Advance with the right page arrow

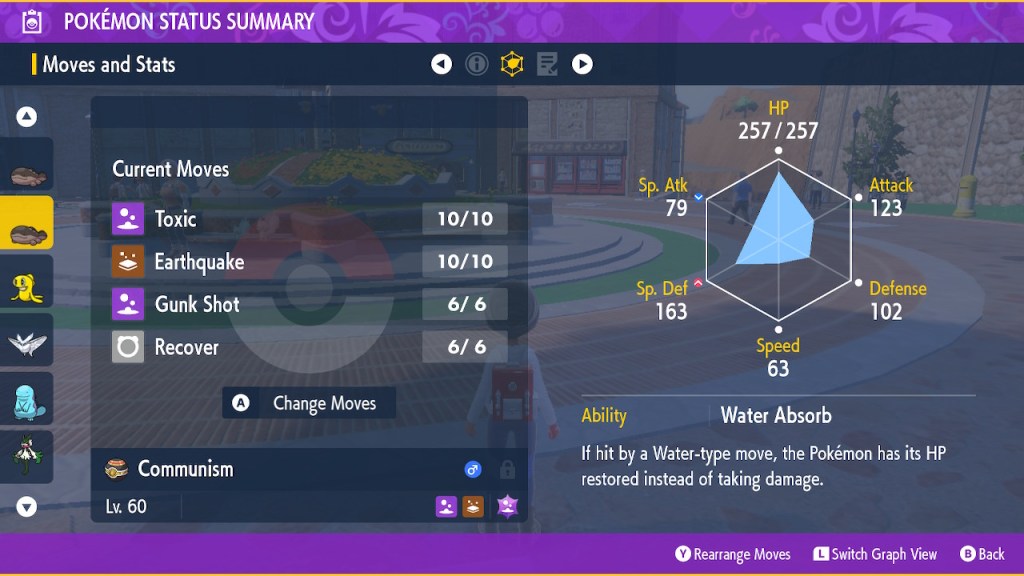pyautogui.click(x=582, y=65)
